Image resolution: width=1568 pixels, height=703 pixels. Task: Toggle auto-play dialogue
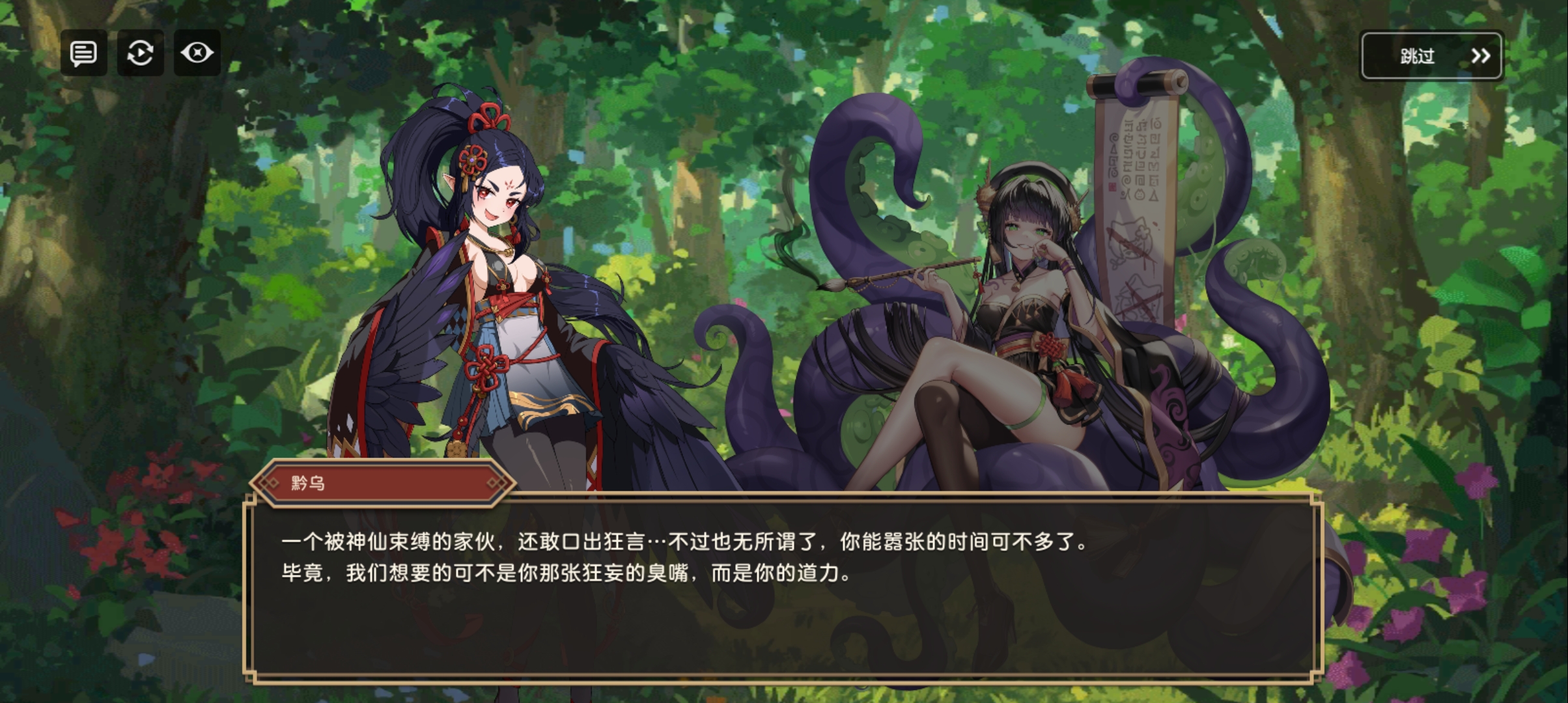tap(140, 53)
